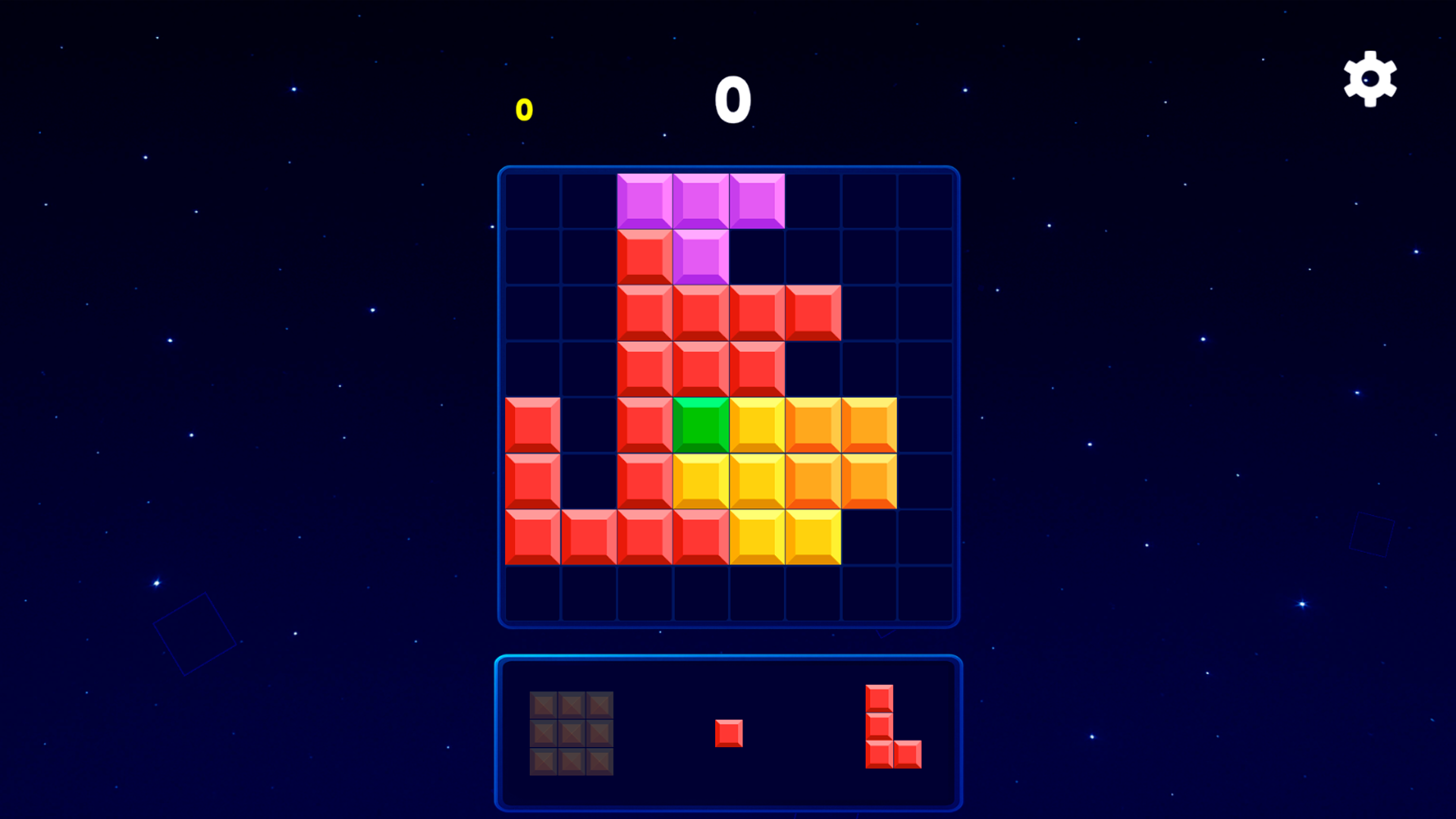Image resolution: width=1456 pixels, height=819 pixels.
Task: Click the yellow score counter
Action: coord(523,108)
